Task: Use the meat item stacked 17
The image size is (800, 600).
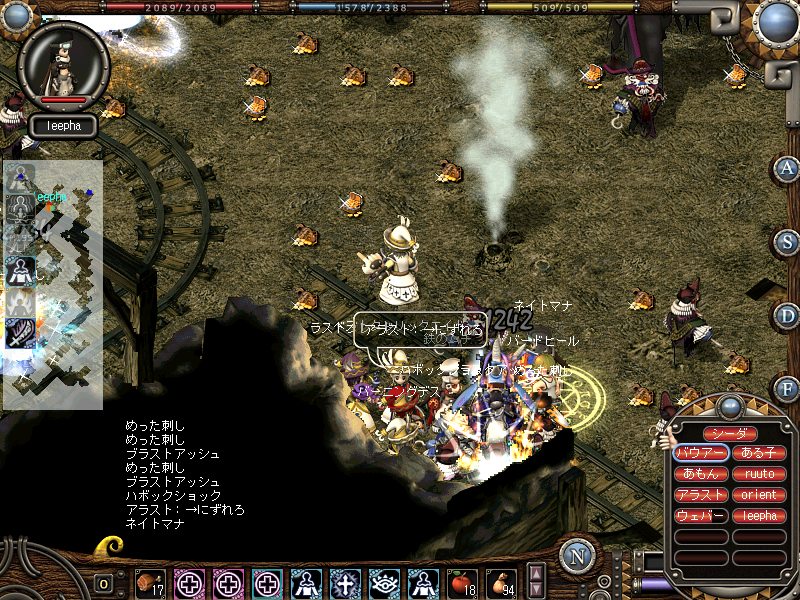Action: pos(152,582)
